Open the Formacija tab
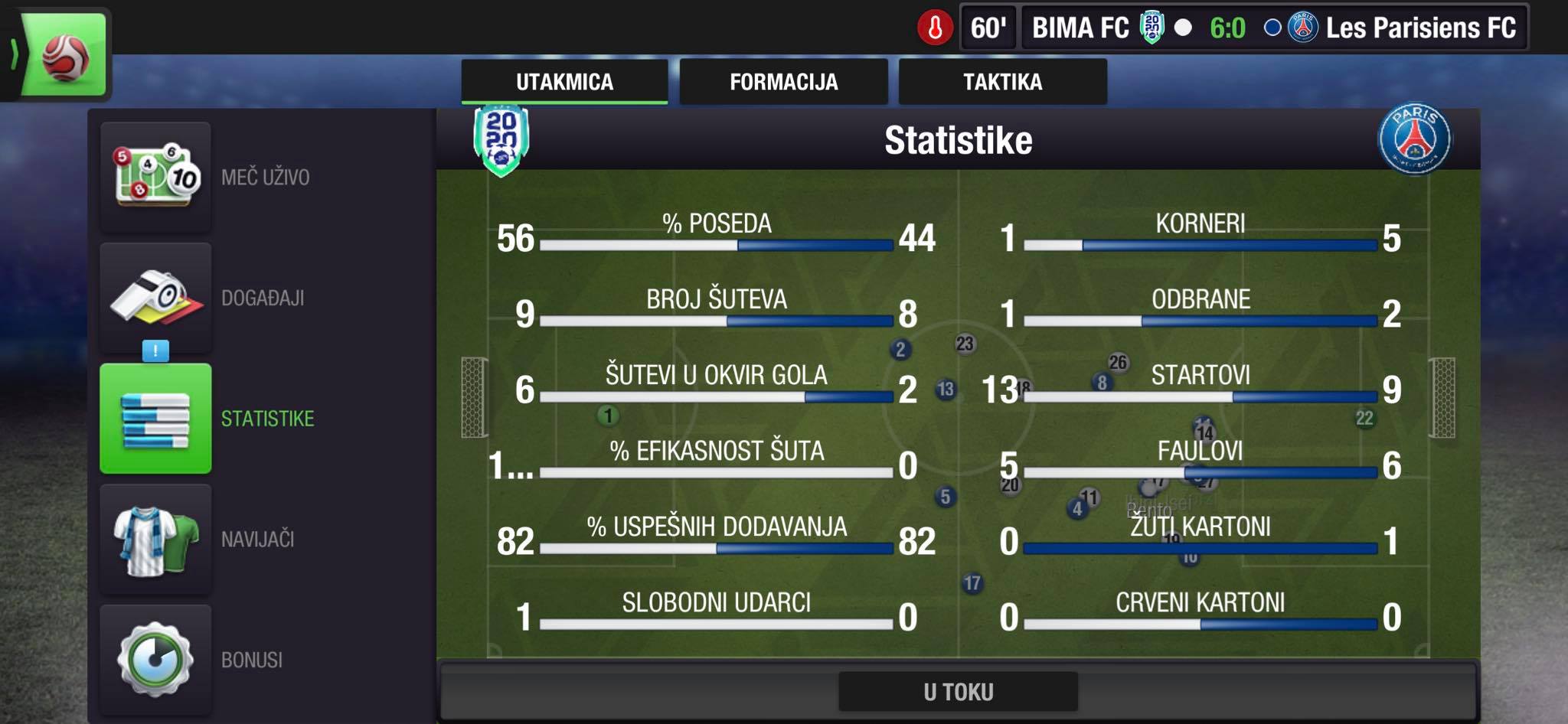The width and height of the screenshot is (1568, 724). coord(783,82)
